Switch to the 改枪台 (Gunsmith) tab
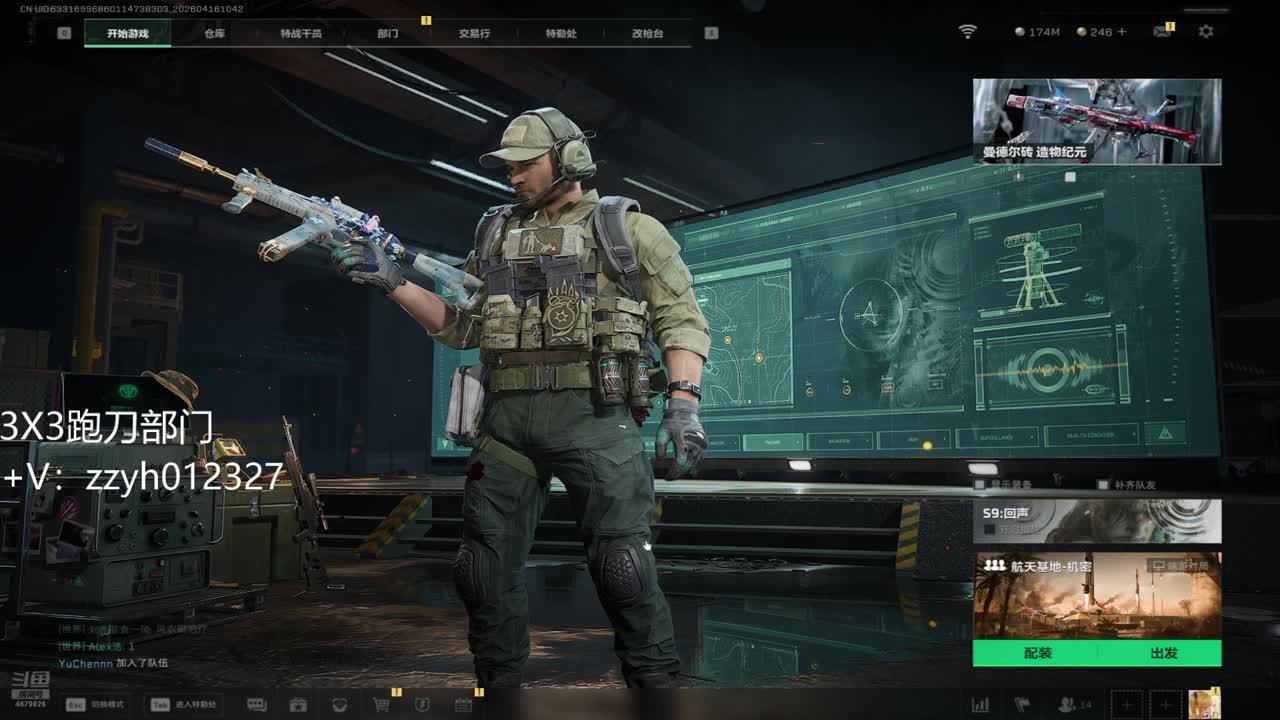The image size is (1280, 720). click(x=647, y=33)
